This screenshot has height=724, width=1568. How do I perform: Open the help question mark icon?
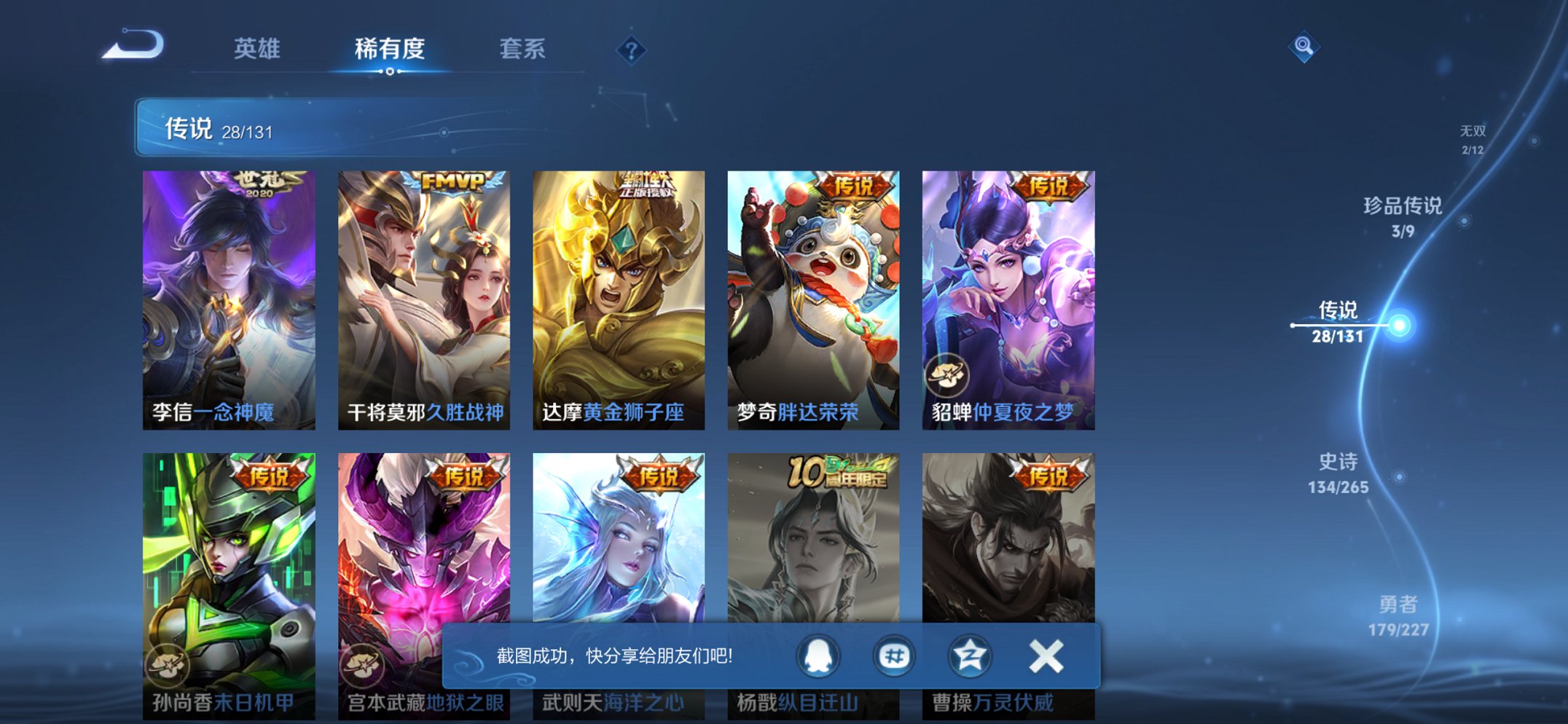[x=632, y=50]
